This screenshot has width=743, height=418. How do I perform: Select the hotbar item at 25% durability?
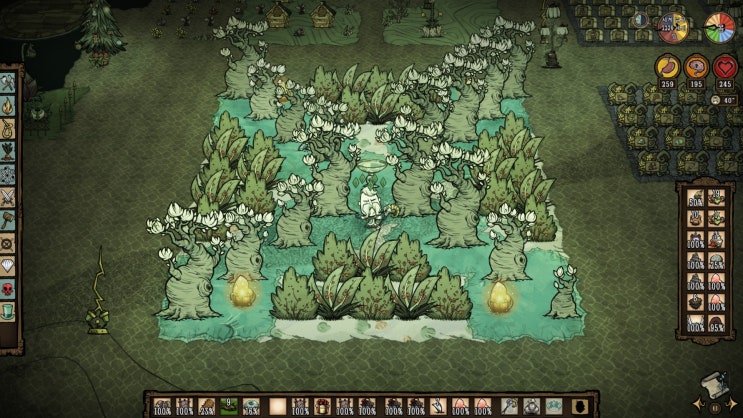pyautogui.click(x=205, y=406)
